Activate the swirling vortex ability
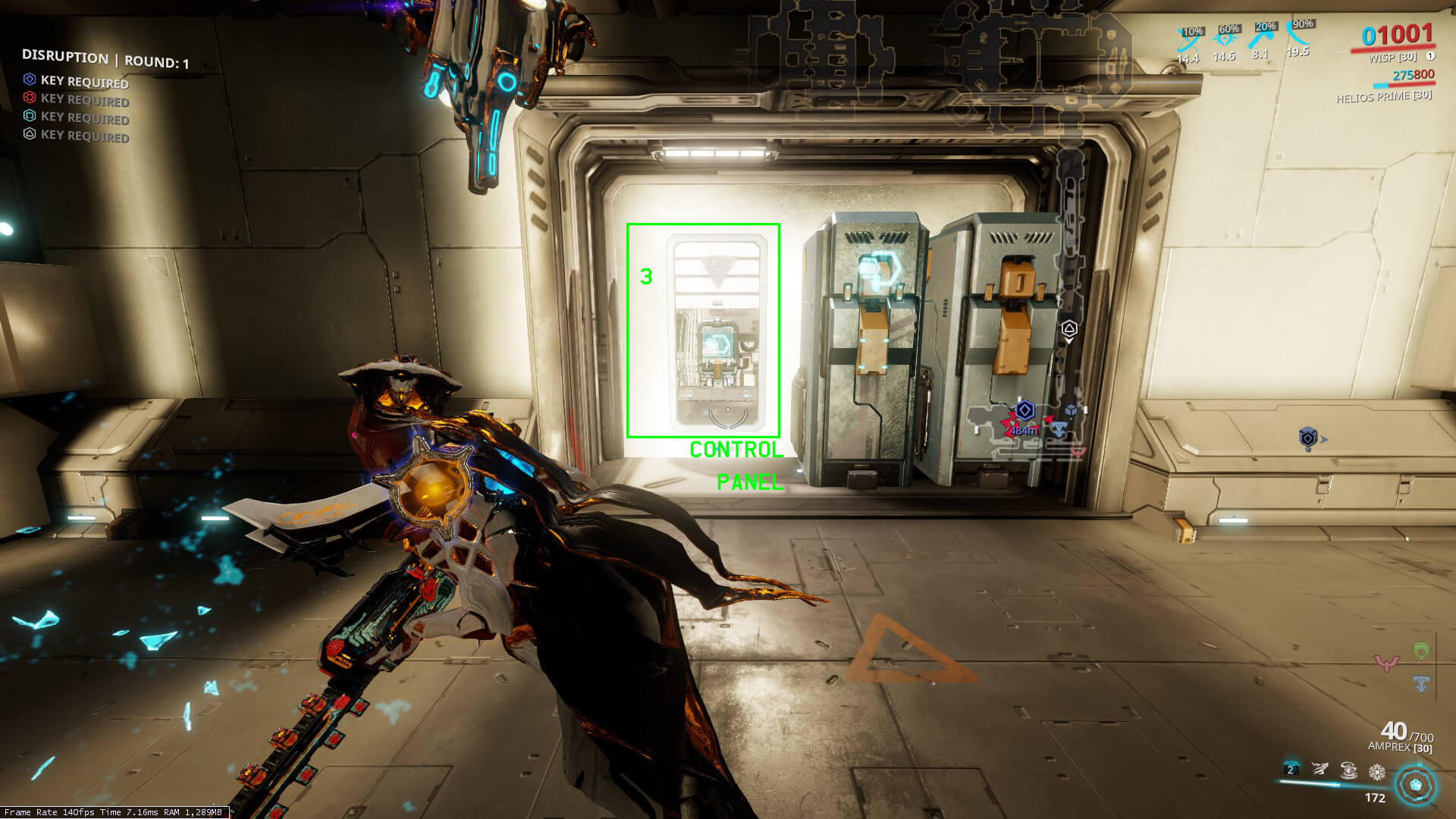This screenshot has height=819, width=1456. coord(1348,771)
